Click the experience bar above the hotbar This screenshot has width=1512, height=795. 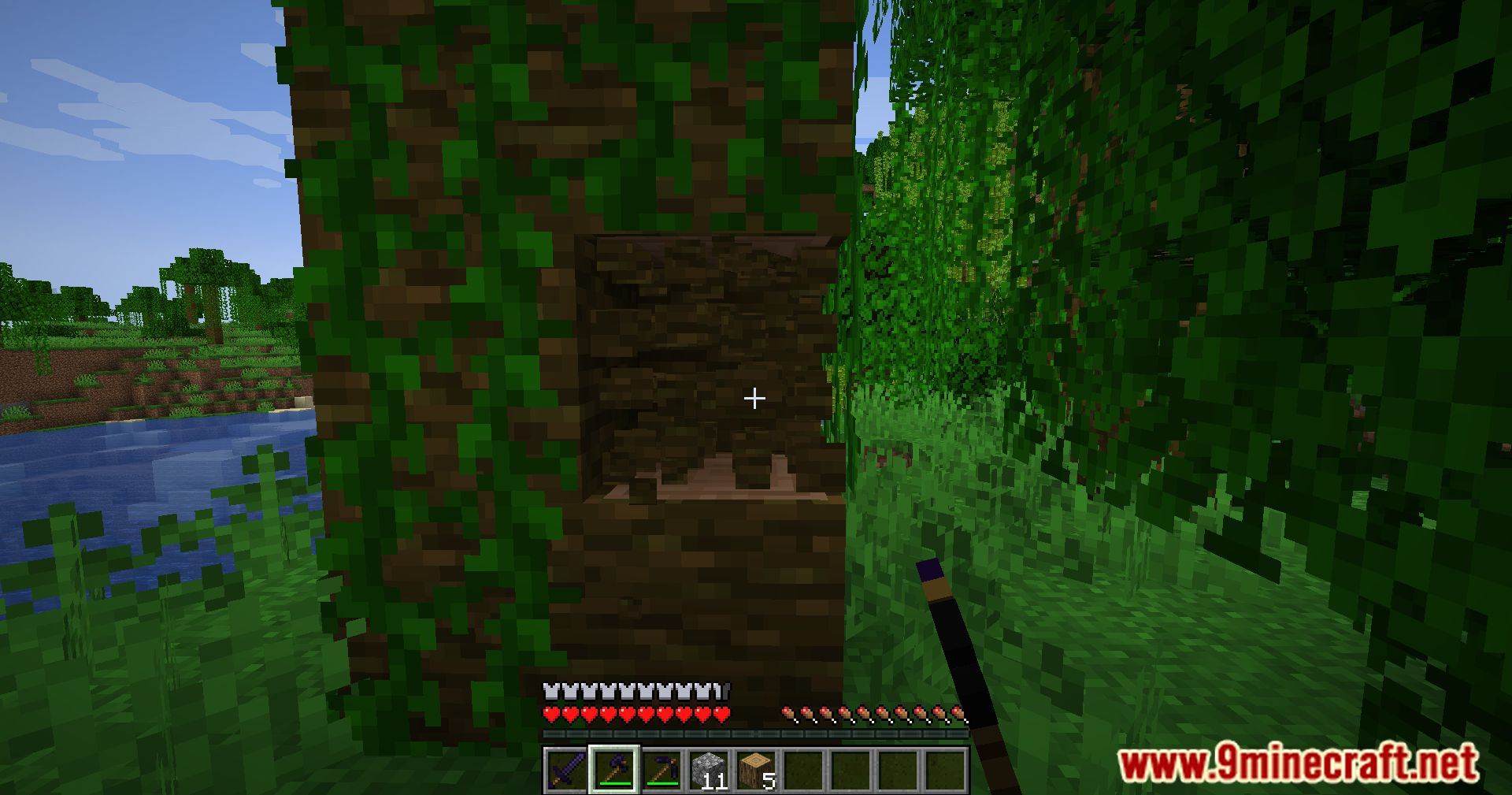point(756,732)
